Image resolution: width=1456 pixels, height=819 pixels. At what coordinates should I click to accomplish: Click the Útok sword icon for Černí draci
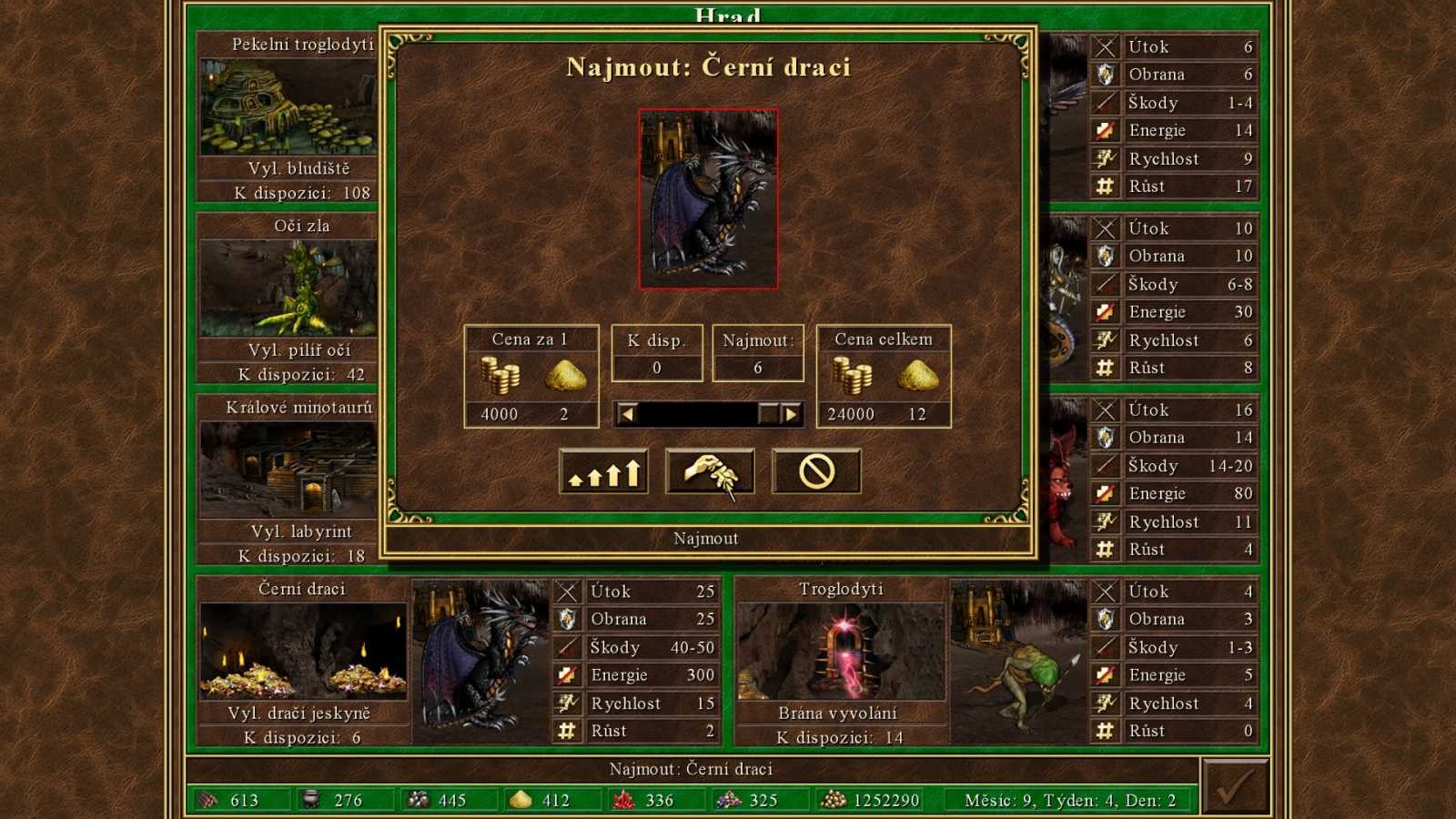(566, 591)
